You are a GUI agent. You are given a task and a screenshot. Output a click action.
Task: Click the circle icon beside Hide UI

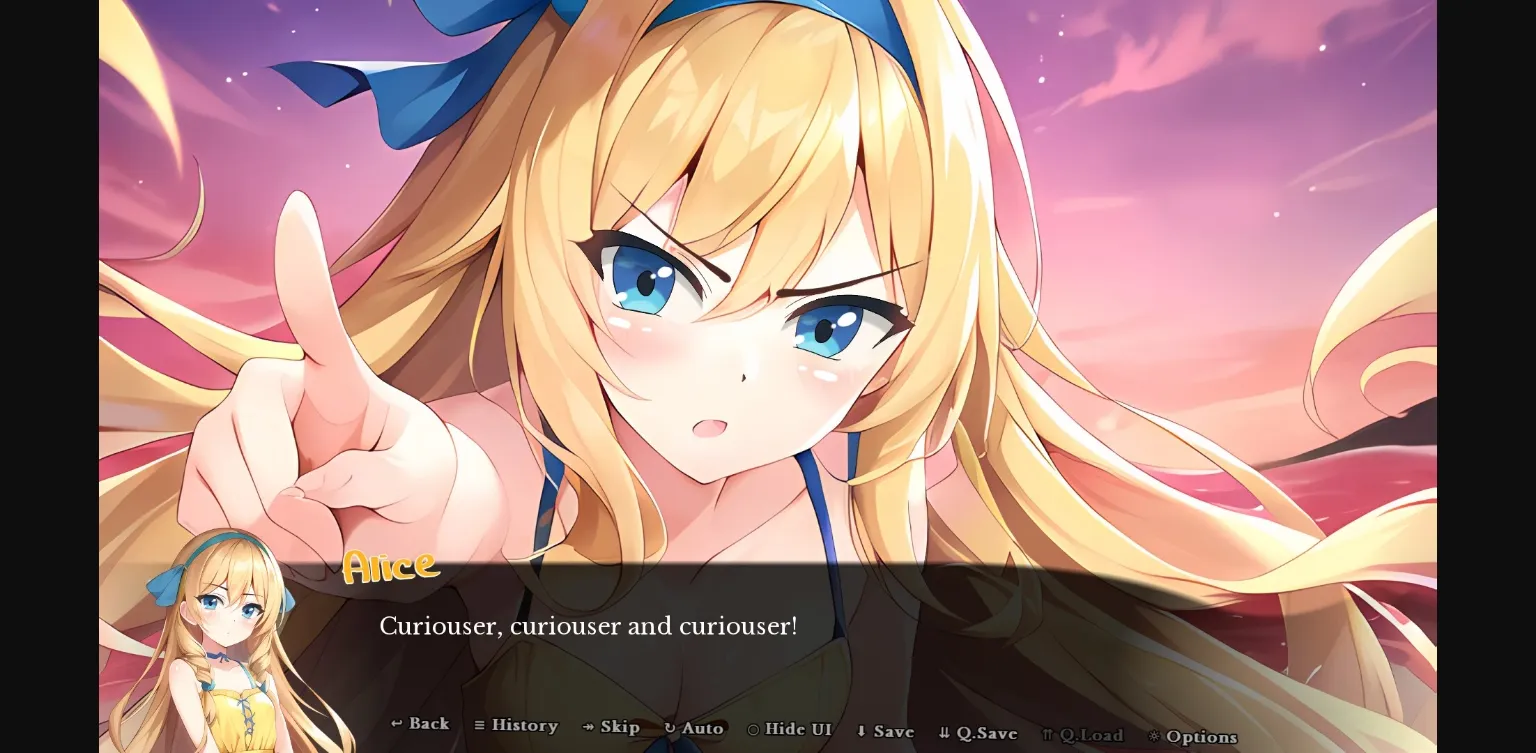tap(754, 730)
